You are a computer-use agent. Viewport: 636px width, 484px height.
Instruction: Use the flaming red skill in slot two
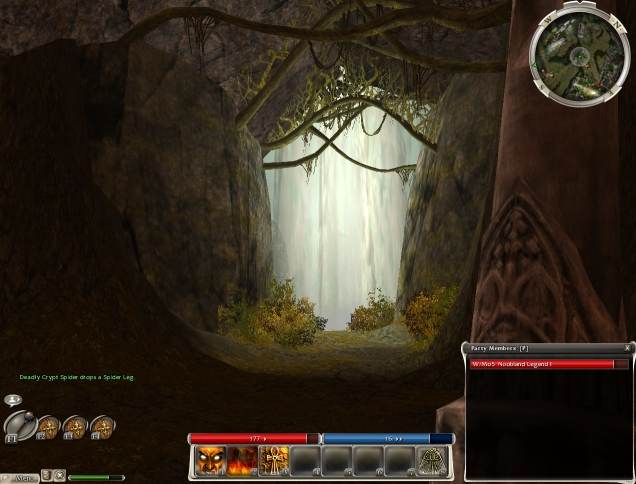[x=242, y=460]
